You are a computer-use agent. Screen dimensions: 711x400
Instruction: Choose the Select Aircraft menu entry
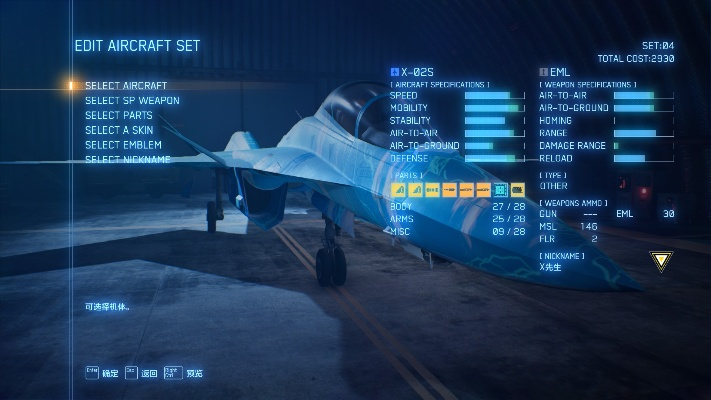pyautogui.click(x=126, y=86)
